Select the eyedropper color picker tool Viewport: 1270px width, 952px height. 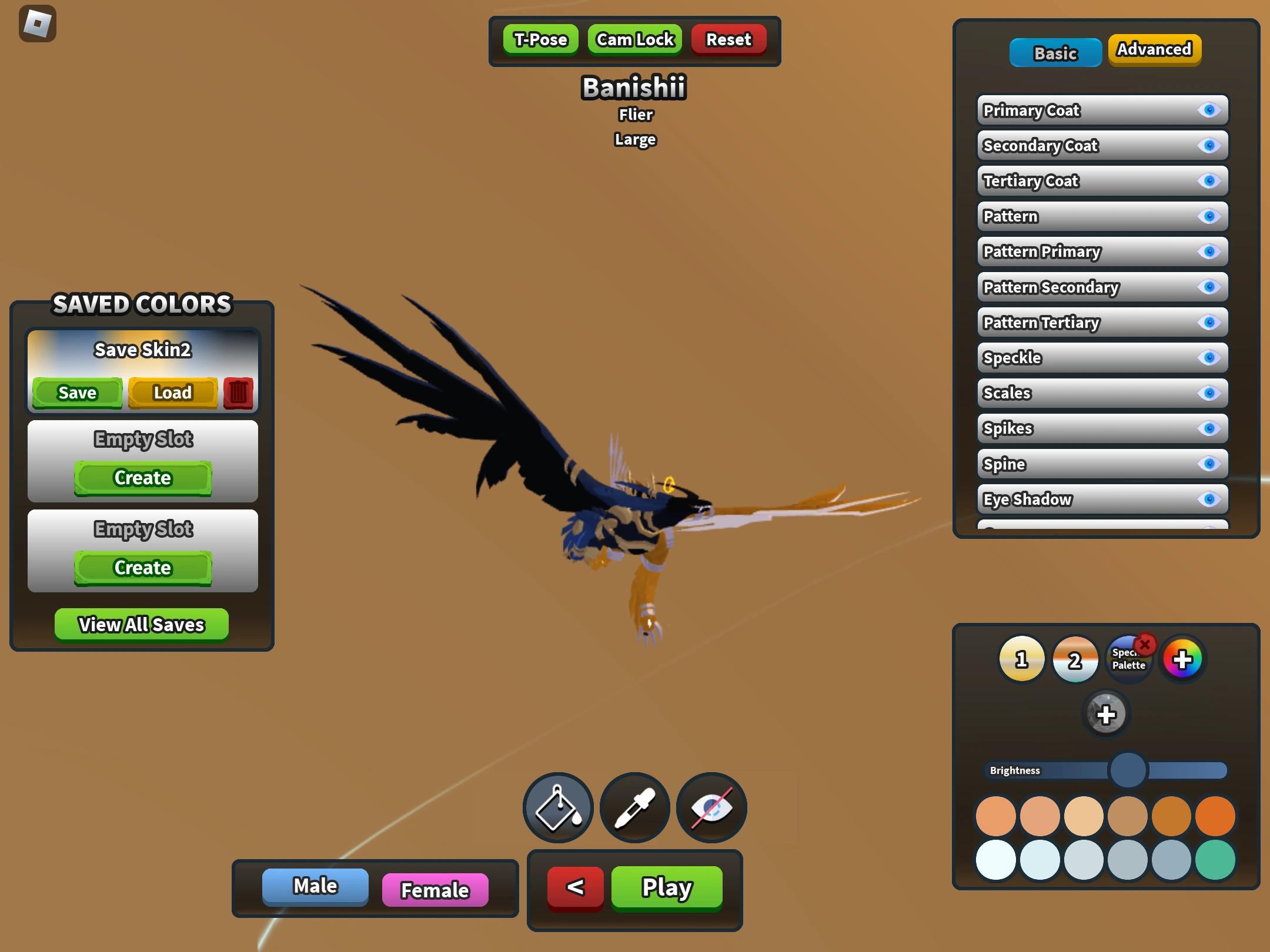pos(634,807)
